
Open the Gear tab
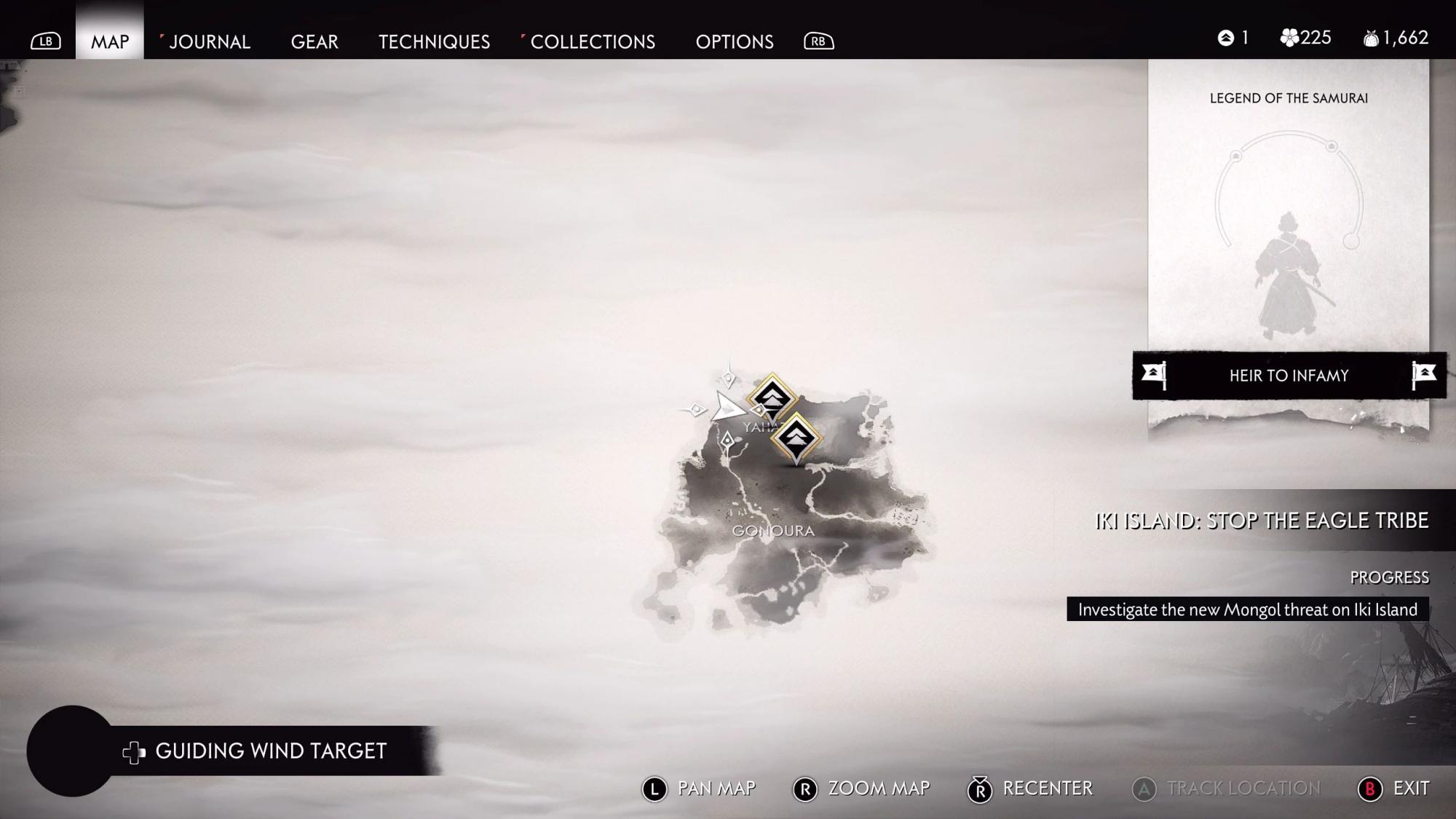[314, 41]
